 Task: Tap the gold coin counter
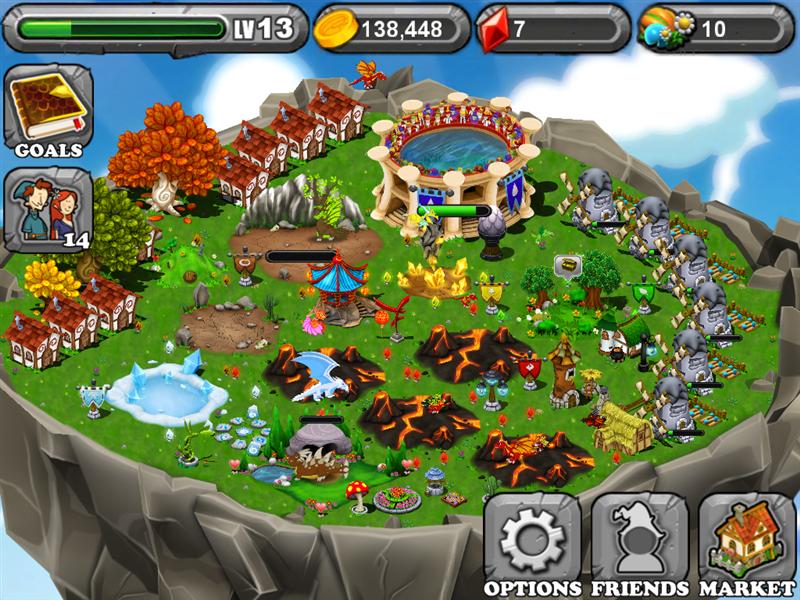[391, 28]
